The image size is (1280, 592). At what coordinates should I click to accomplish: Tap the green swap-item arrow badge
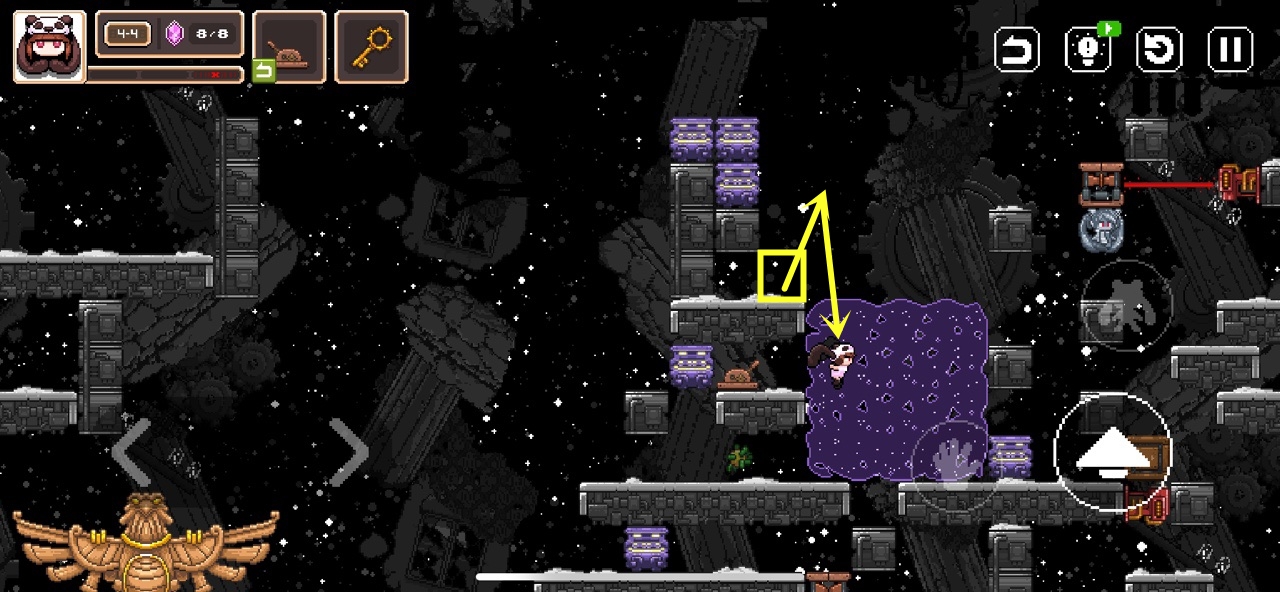tap(264, 71)
